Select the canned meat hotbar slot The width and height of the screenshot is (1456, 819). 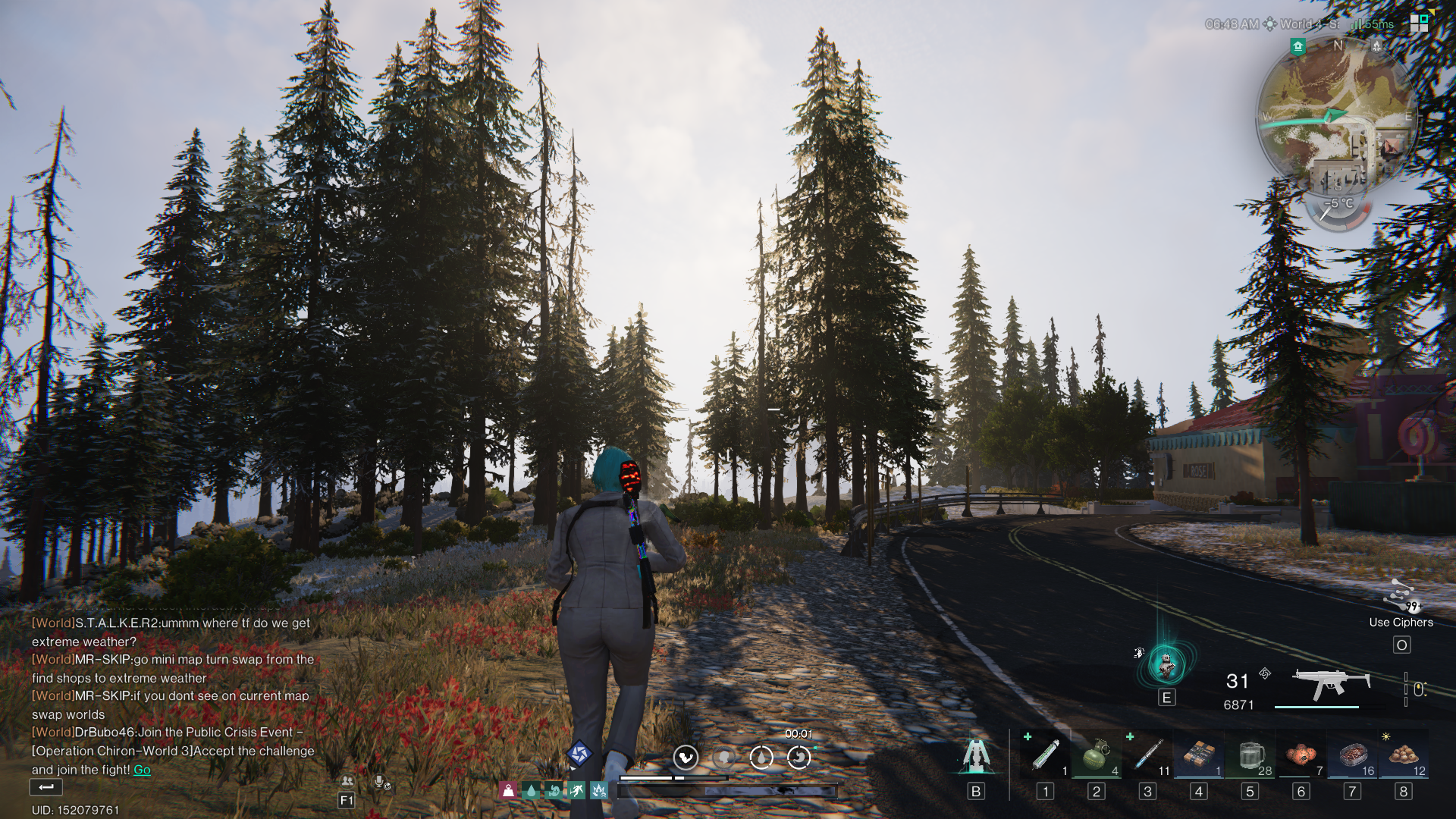pyautogui.click(x=1352, y=755)
